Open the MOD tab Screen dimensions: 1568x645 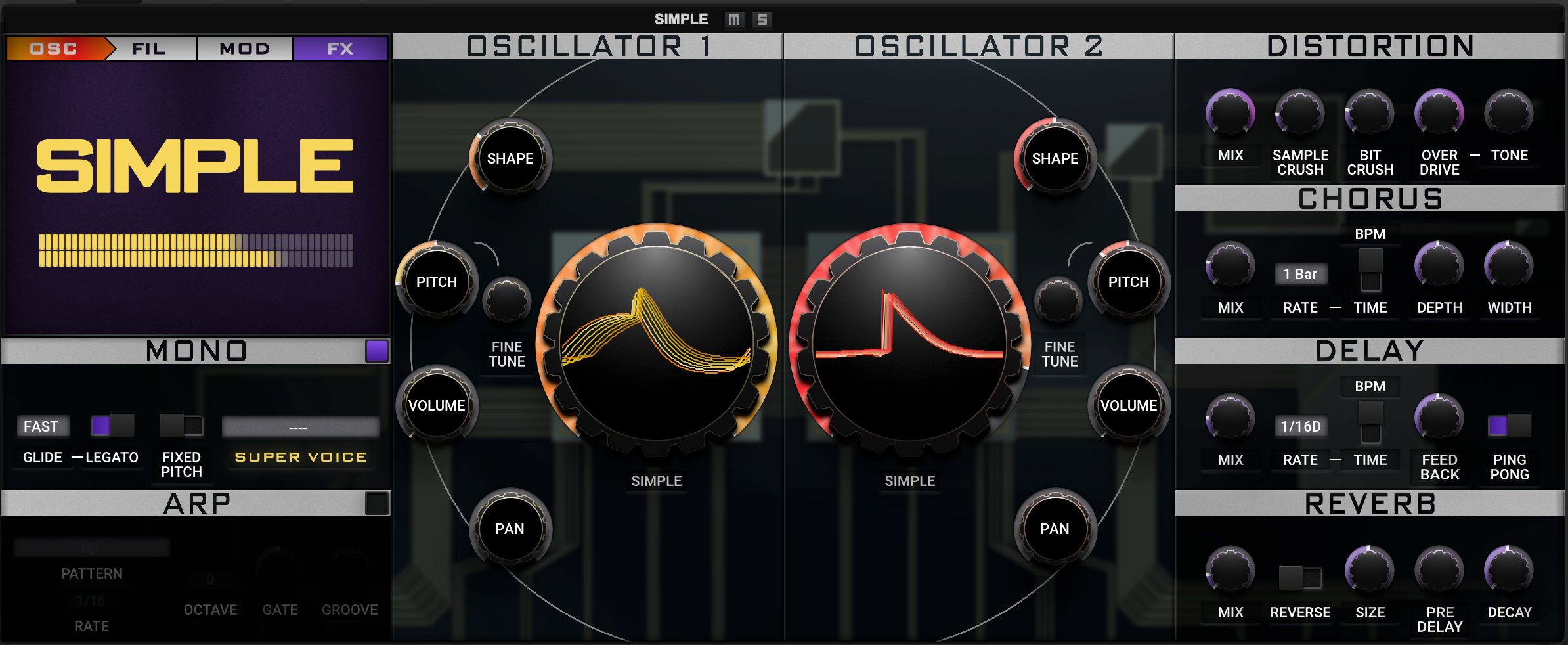[244, 48]
